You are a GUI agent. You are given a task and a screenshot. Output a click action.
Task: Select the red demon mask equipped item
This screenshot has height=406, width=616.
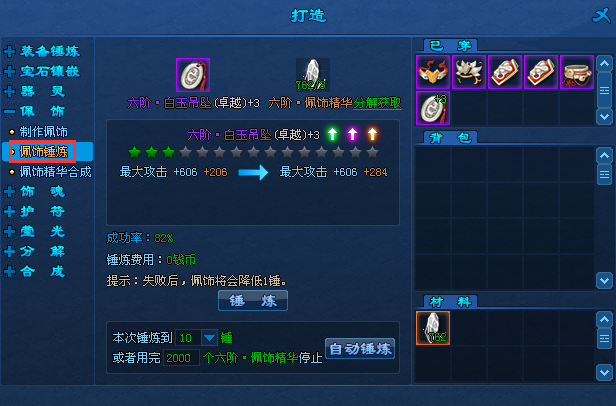coord(433,72)
